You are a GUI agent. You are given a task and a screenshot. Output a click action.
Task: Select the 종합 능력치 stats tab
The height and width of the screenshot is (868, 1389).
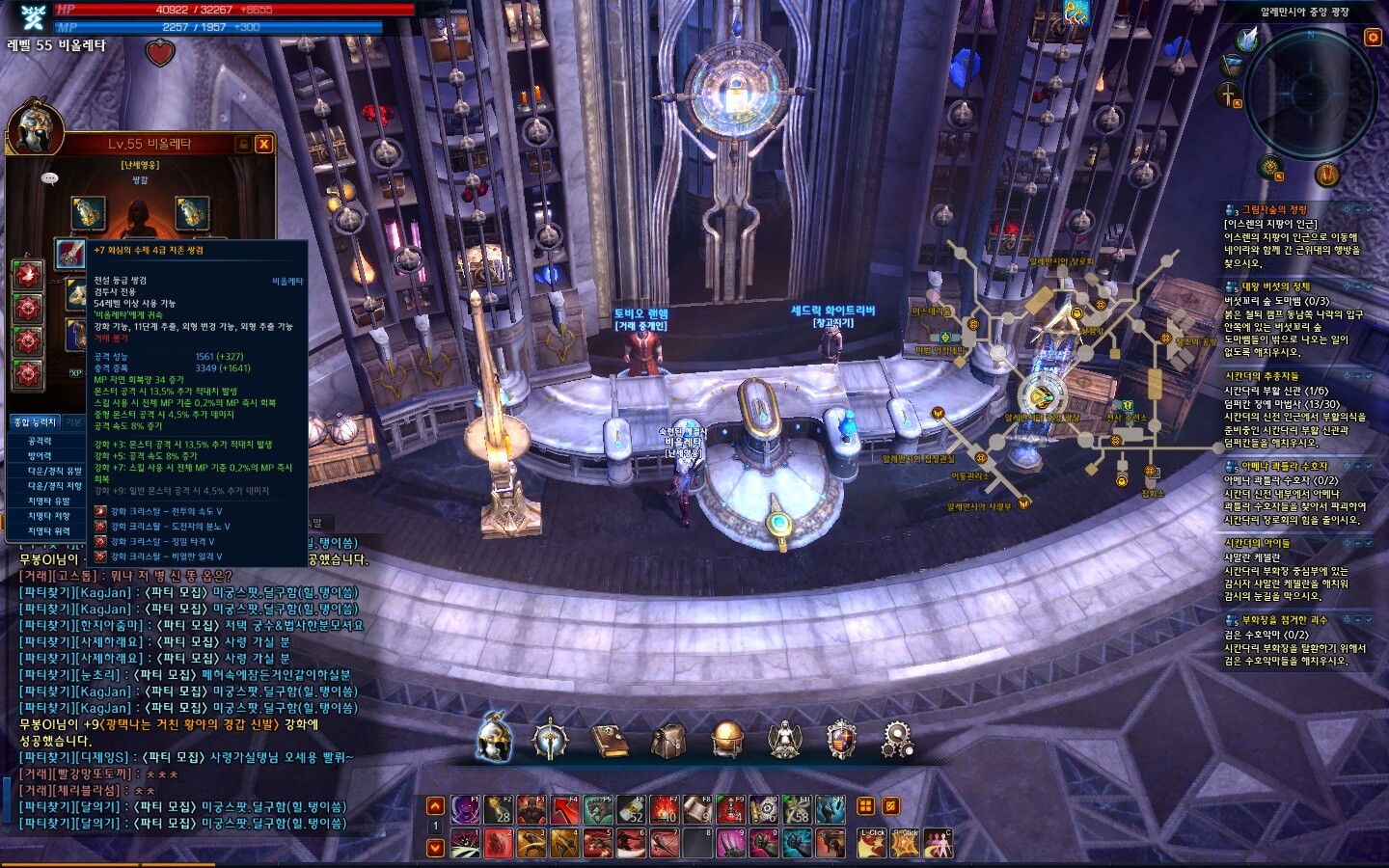pos(35,422)
